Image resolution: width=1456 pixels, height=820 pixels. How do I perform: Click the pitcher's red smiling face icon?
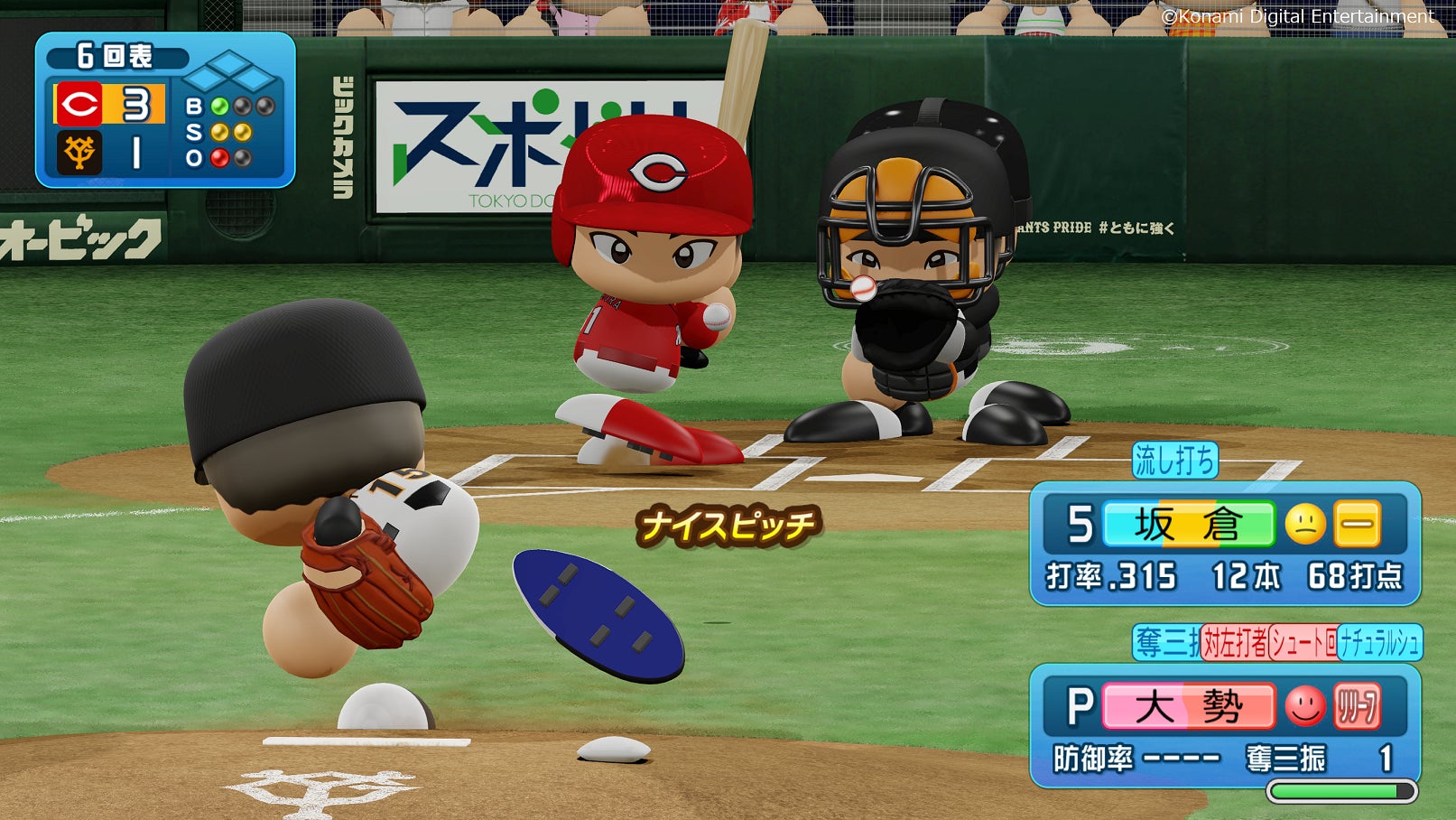pyautogui.click(x=1304, y=706)
